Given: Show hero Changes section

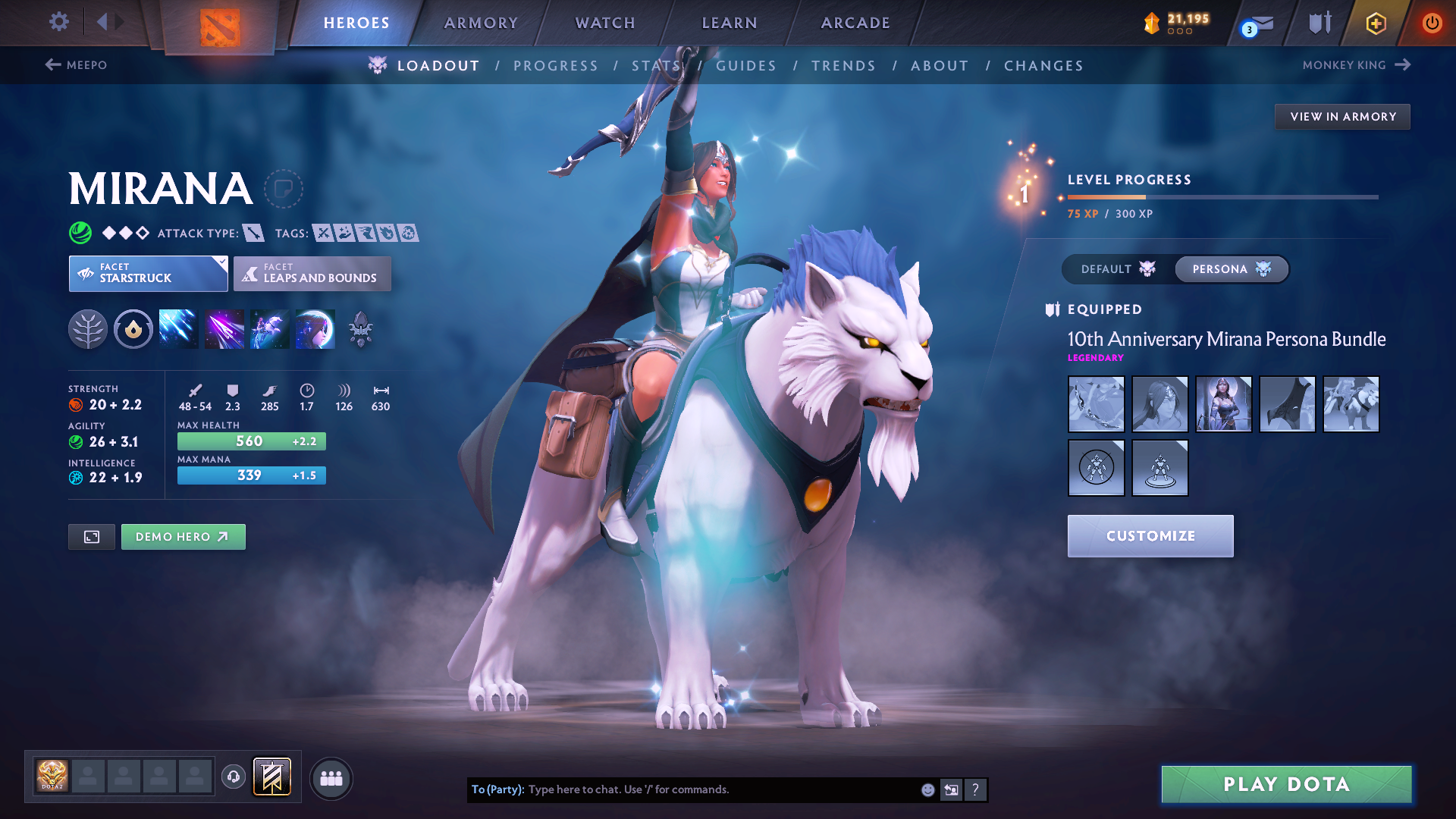Looking at the screenshot, I should 1043,66.
